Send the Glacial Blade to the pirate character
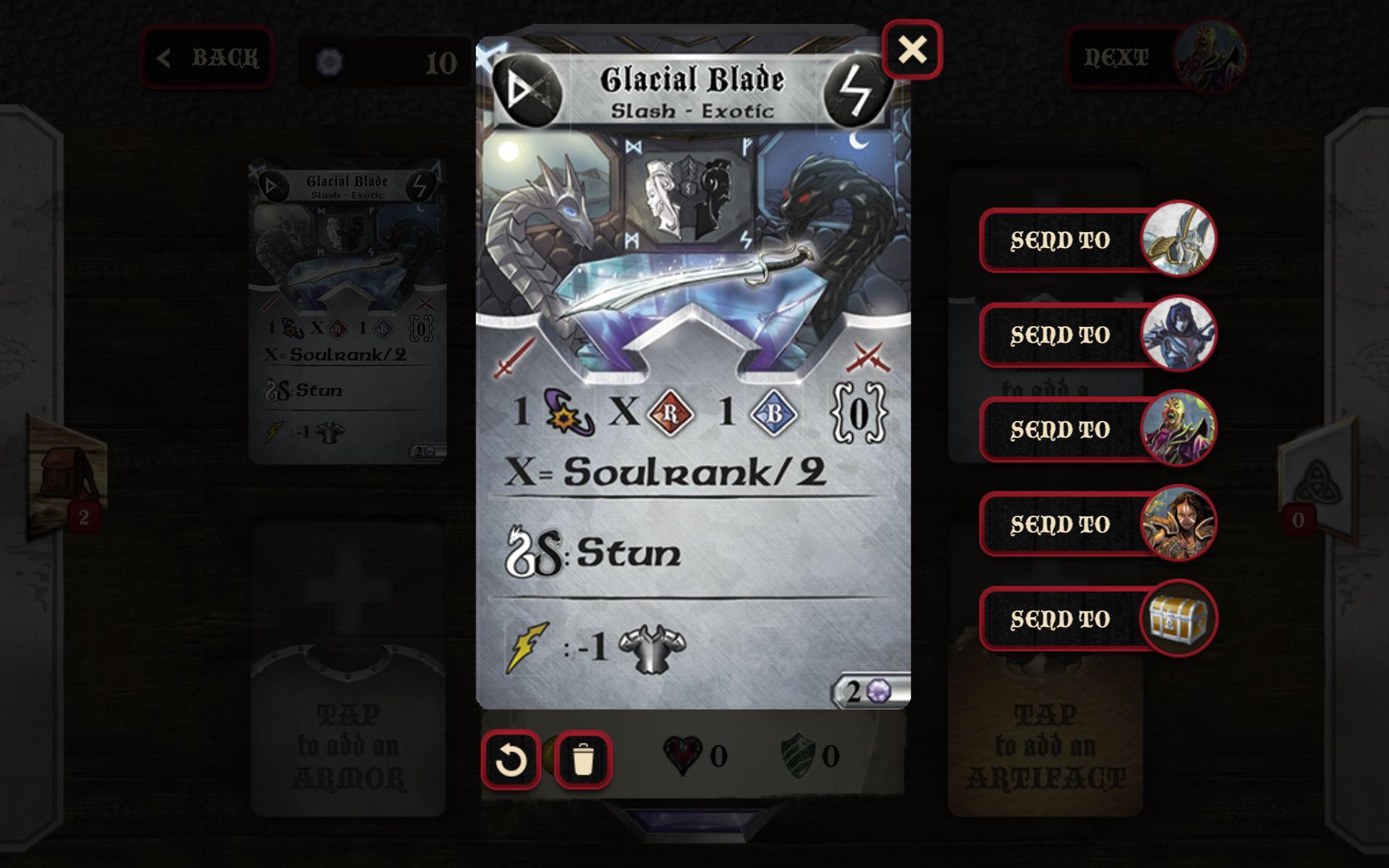 (1061, 524)
